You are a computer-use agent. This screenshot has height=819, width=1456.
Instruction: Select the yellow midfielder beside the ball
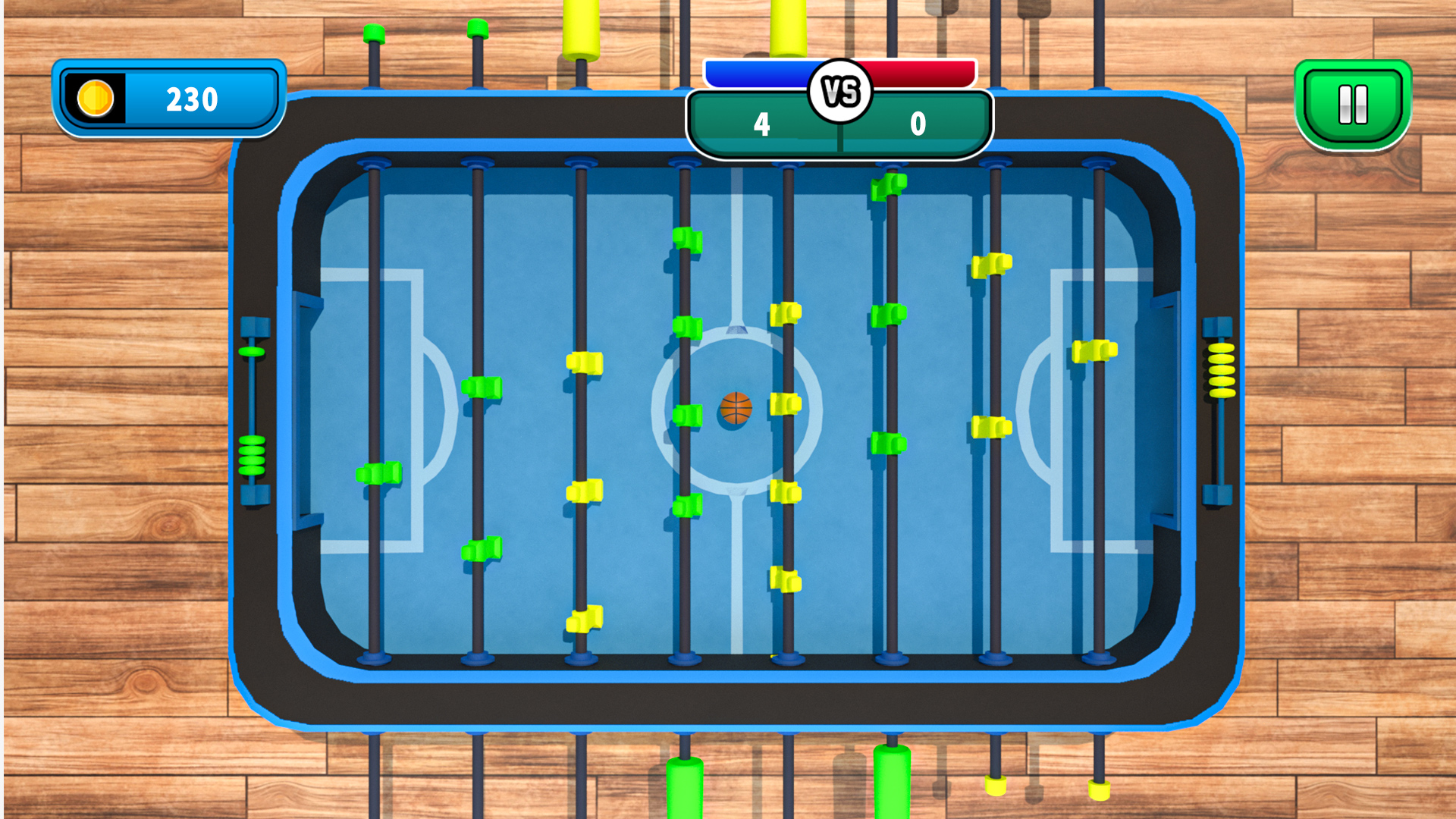coord(786,406)
